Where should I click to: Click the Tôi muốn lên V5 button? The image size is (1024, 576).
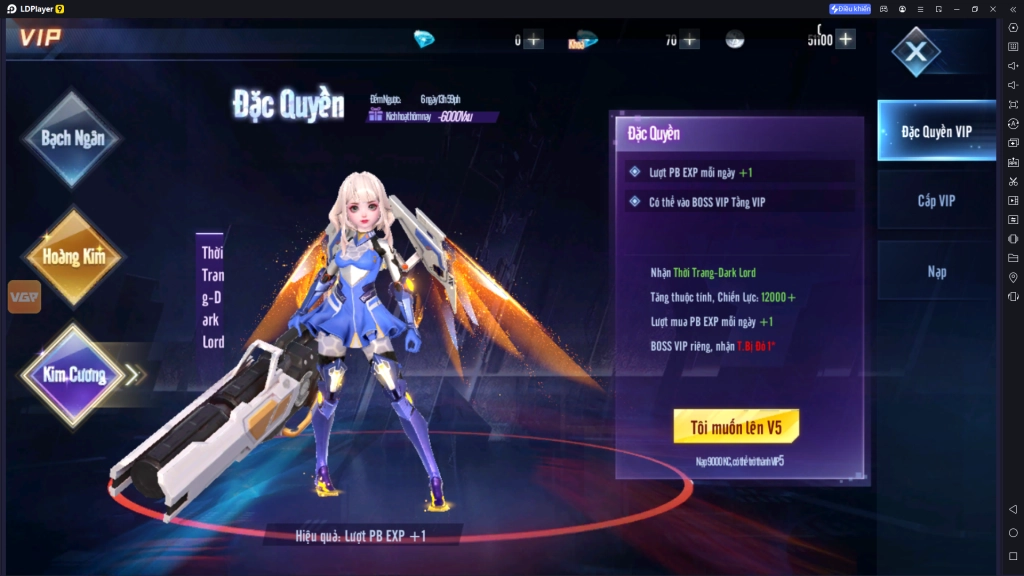(735, 427)
